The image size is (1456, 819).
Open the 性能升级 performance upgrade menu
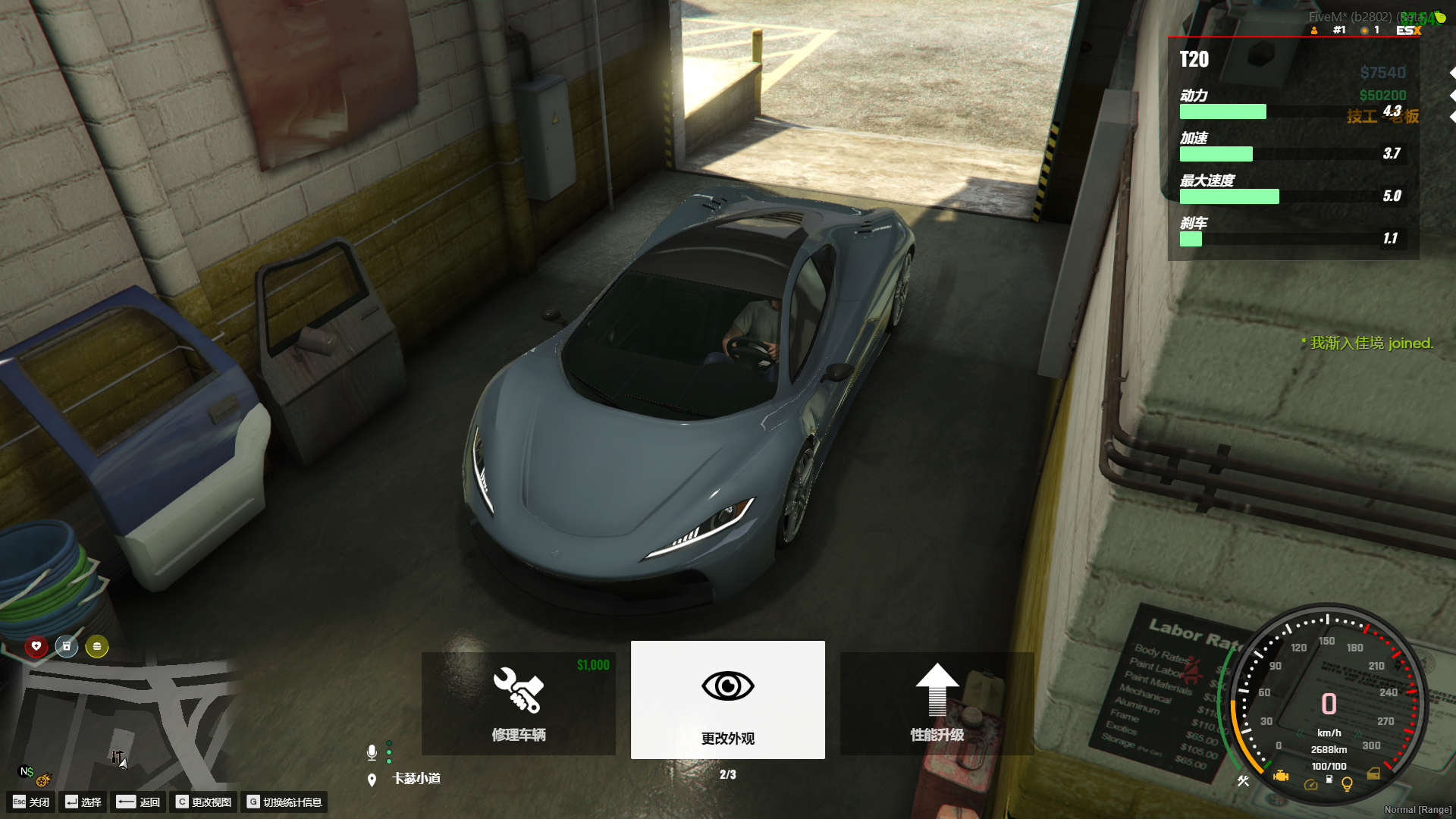937,703
